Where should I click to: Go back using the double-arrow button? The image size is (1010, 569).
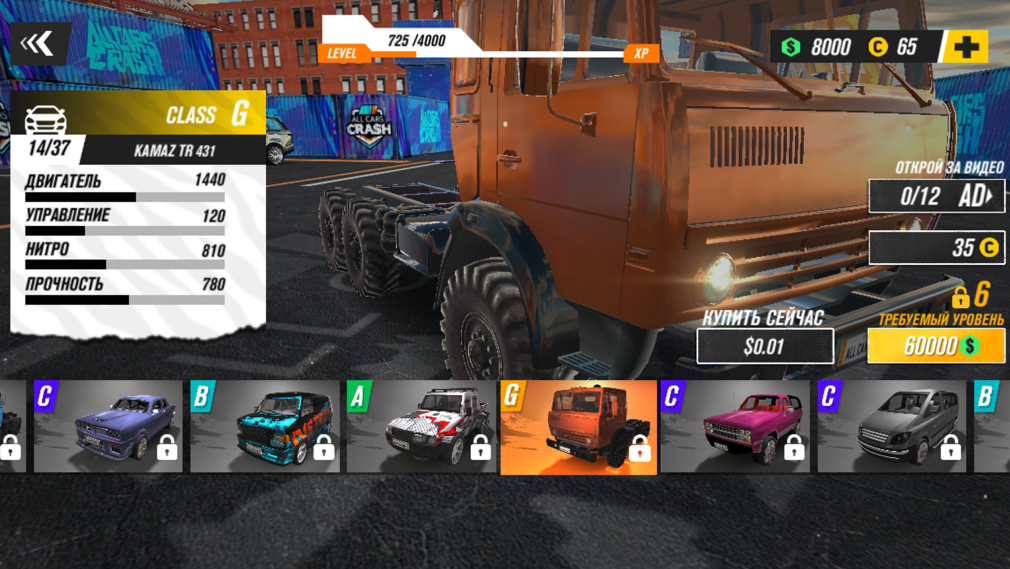click(38, 43)
